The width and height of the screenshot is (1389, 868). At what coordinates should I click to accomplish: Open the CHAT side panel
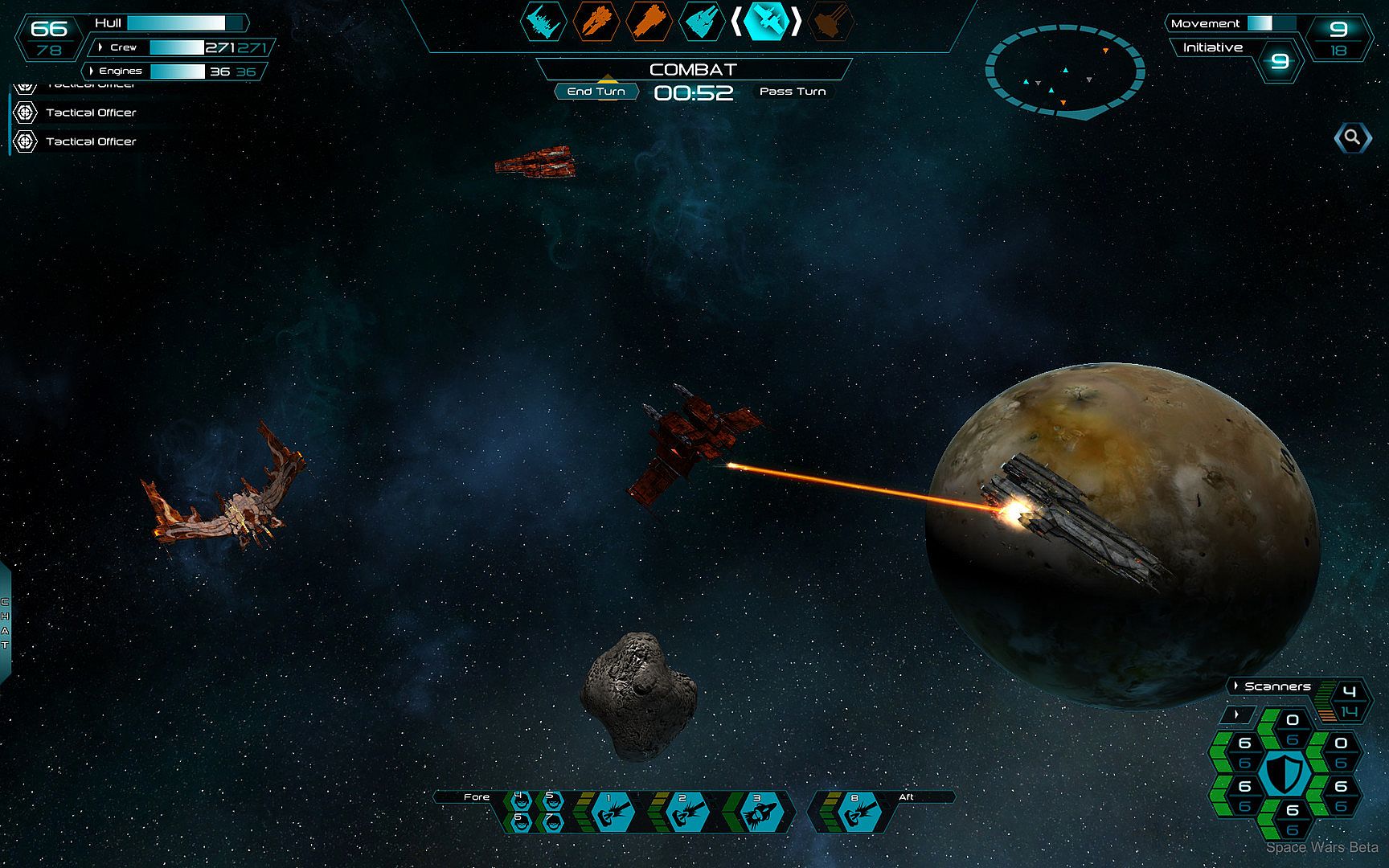click(x=5, y=624)
